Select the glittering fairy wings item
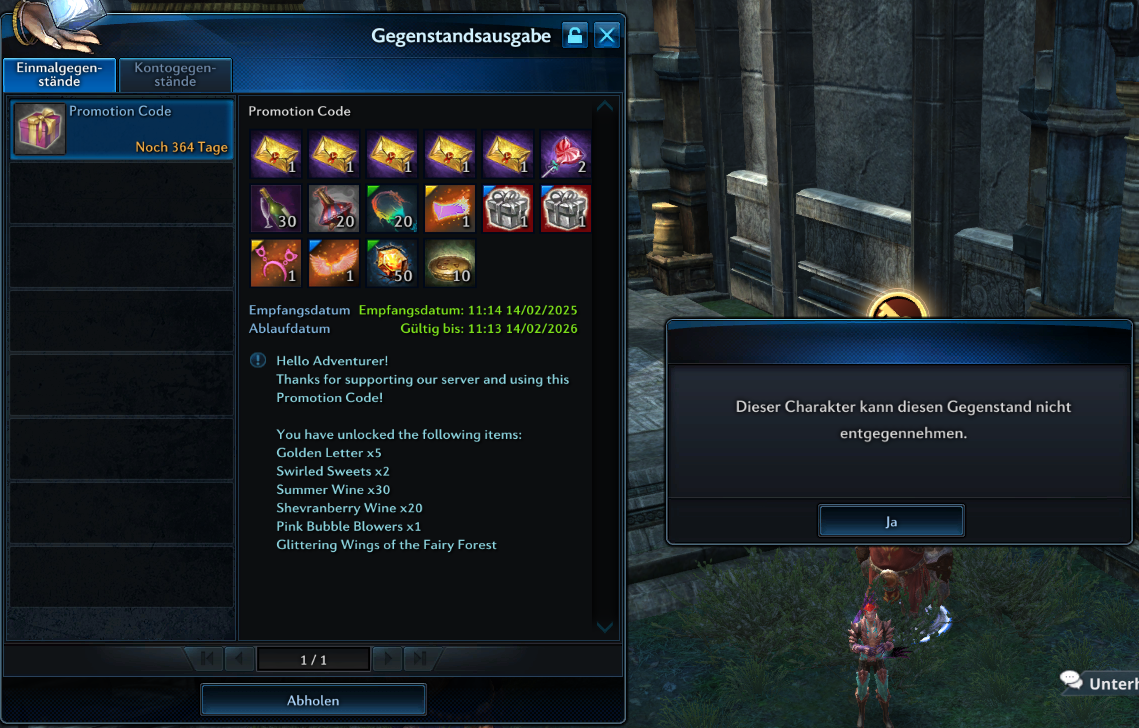This screenshot has height=728, width=1139. coord(333,263)
